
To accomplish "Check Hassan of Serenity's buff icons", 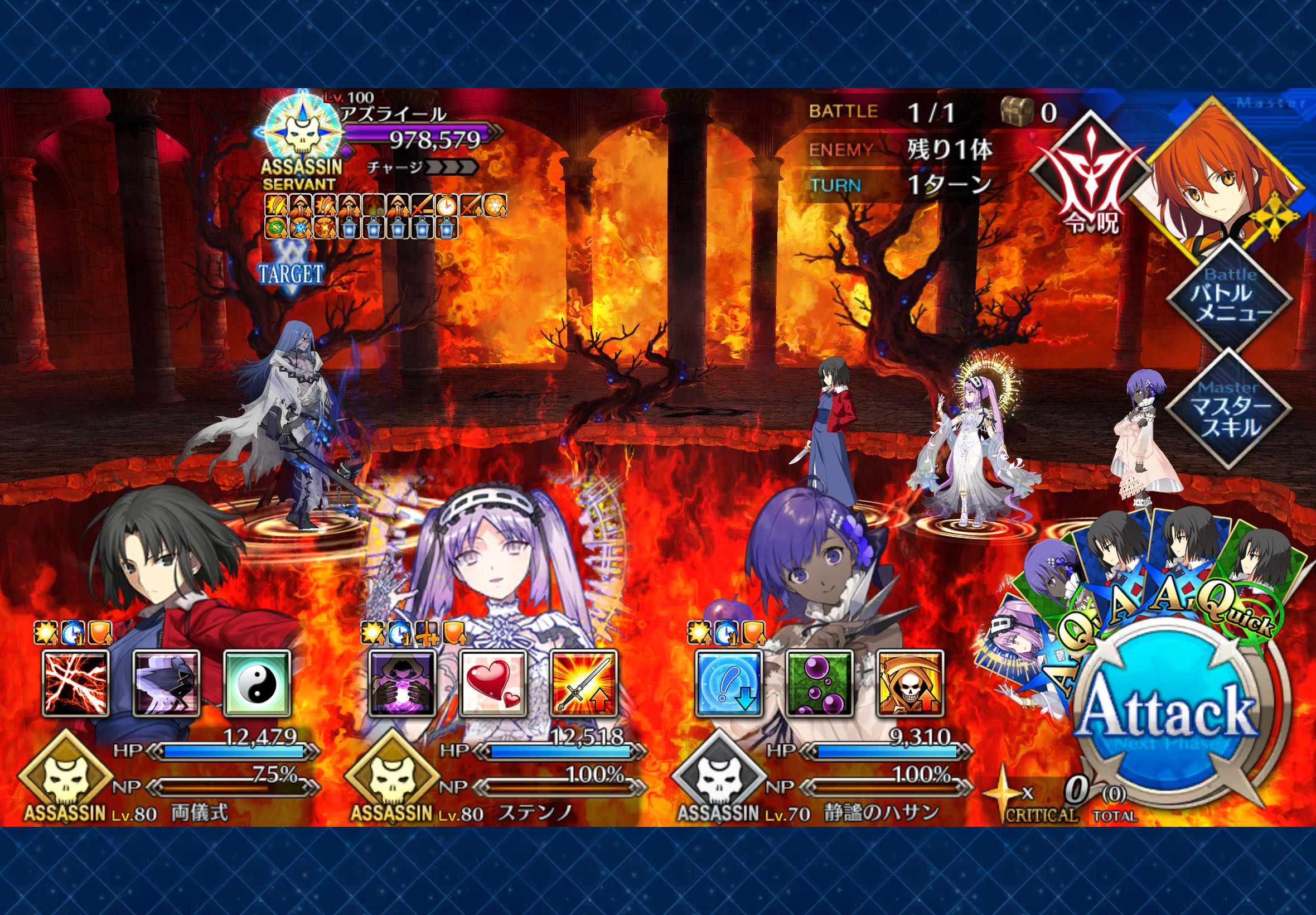I will [x=727, y=633].
